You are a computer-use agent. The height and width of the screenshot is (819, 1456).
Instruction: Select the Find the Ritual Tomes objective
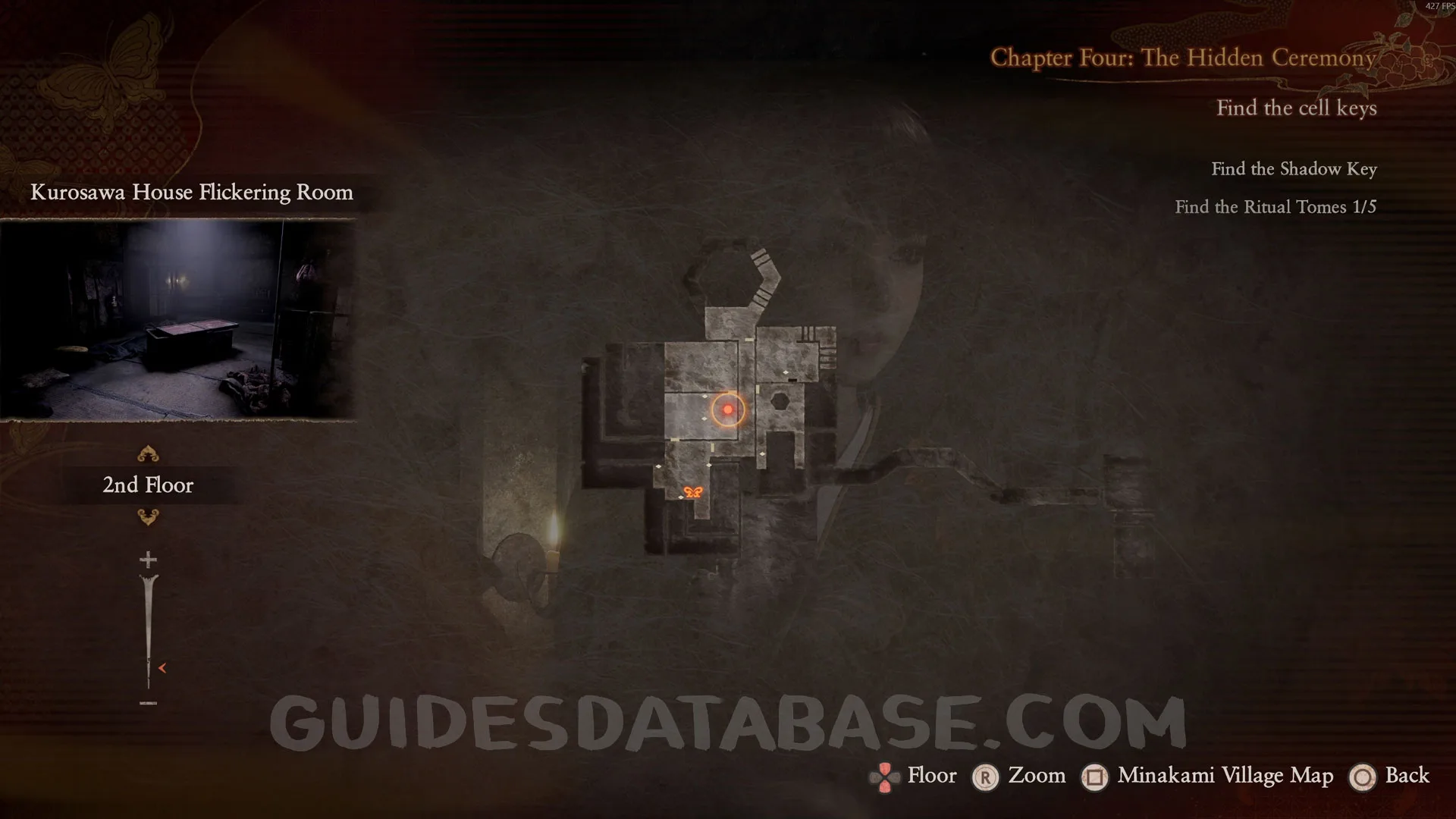(1275, 207)
